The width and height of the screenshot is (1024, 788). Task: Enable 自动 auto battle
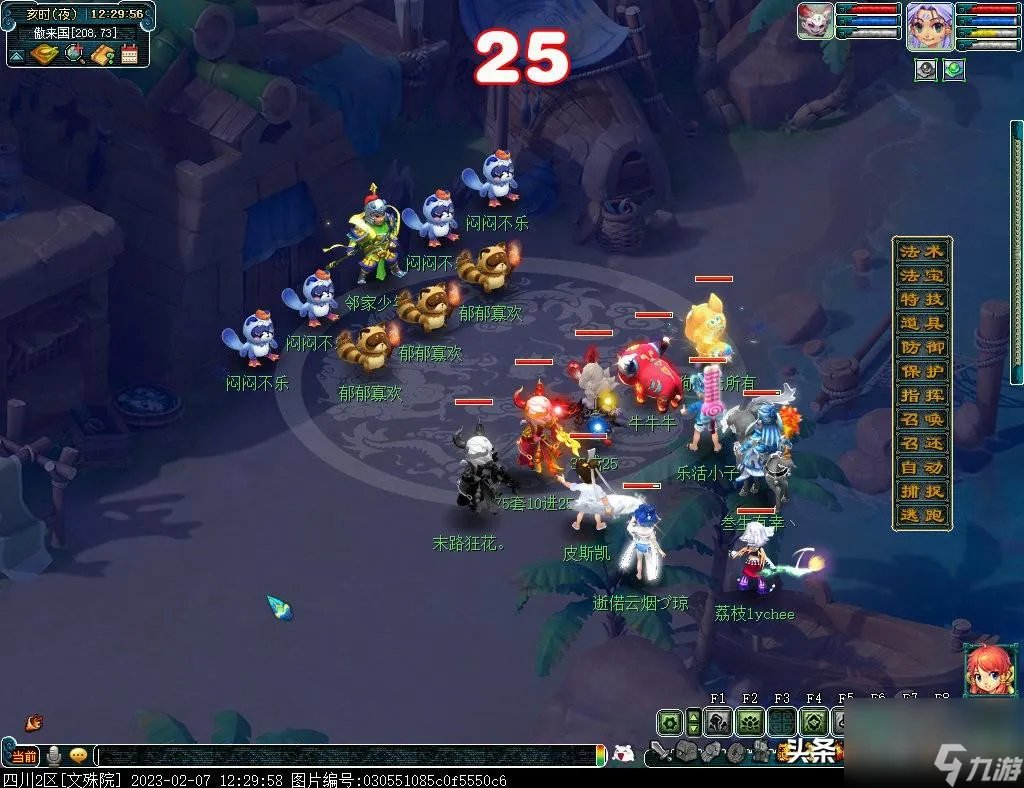pyautogui.click(x=921, y=468)
